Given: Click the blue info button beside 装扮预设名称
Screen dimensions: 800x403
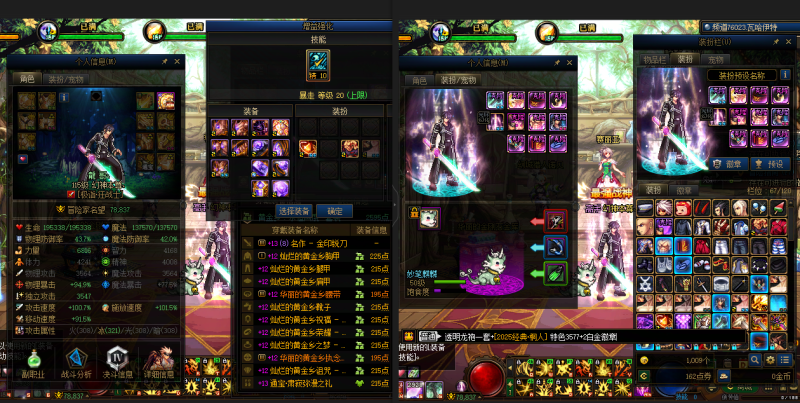Looking at the screenshot, I should tap(784, 75).
